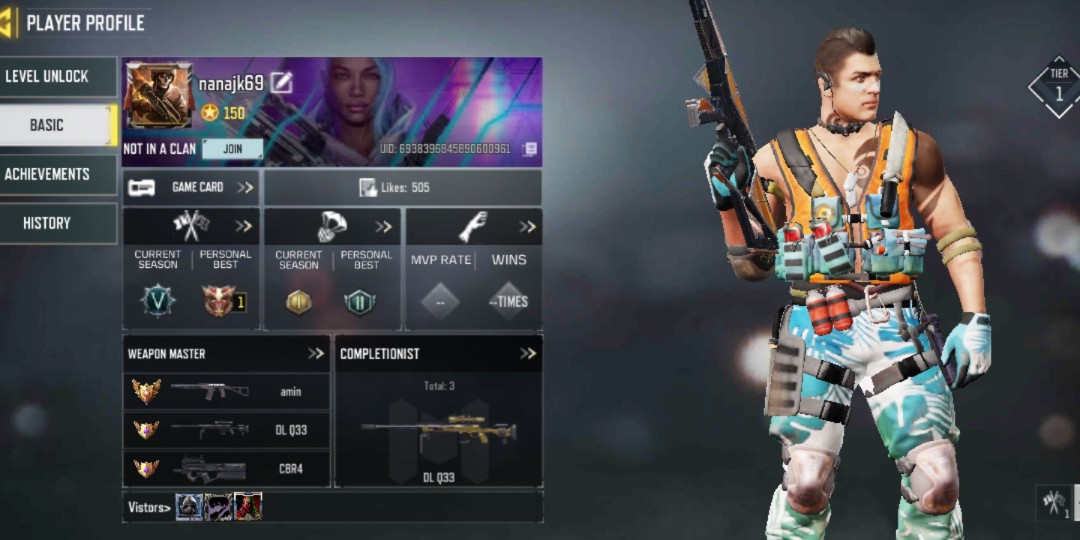Open the DL Q33 completionist weapon card
Viewport: 1080px width, 540px height.
point(438,434)
